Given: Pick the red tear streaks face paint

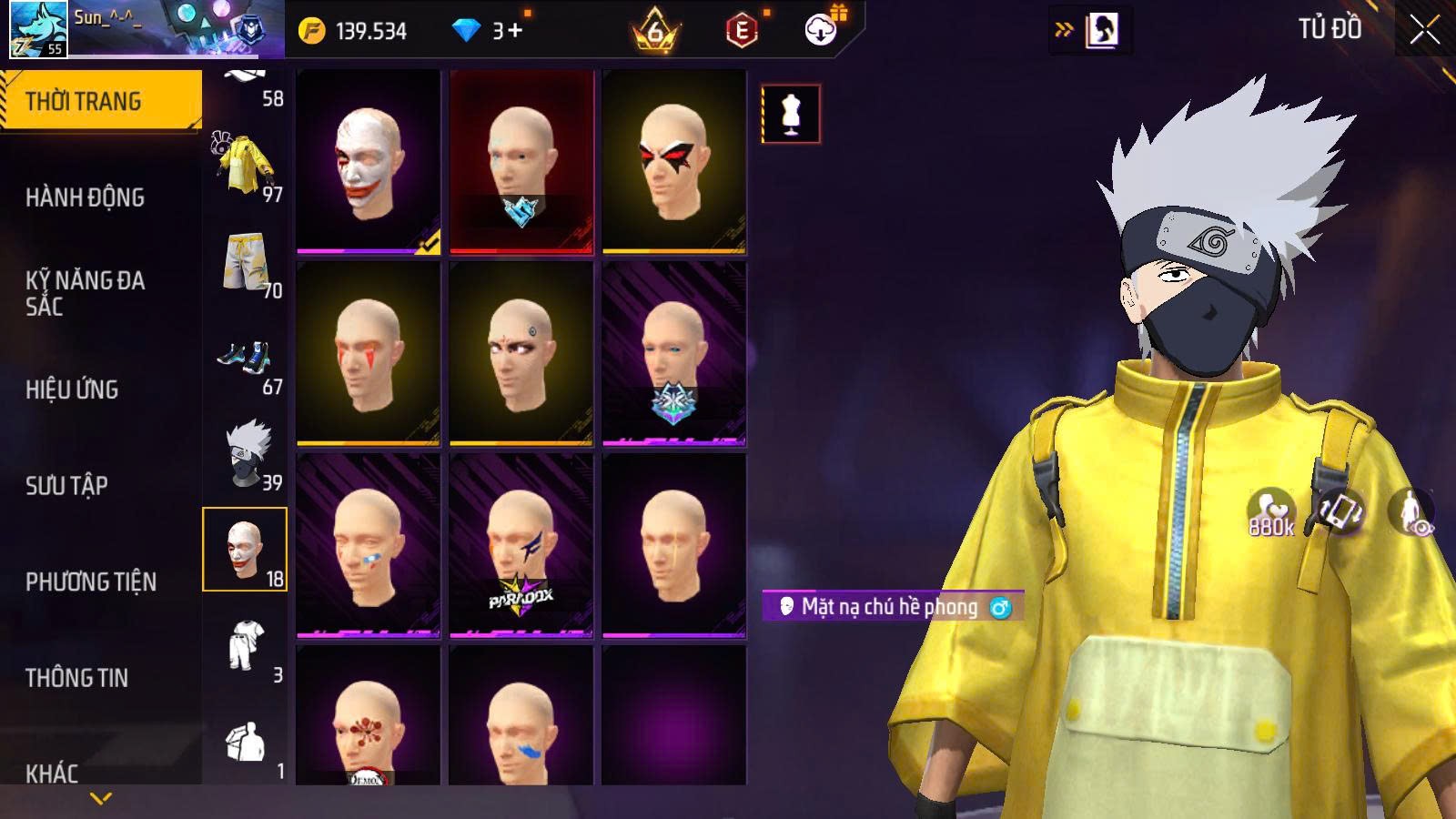Looking at the screenshot, I should [x=369, y=353].
